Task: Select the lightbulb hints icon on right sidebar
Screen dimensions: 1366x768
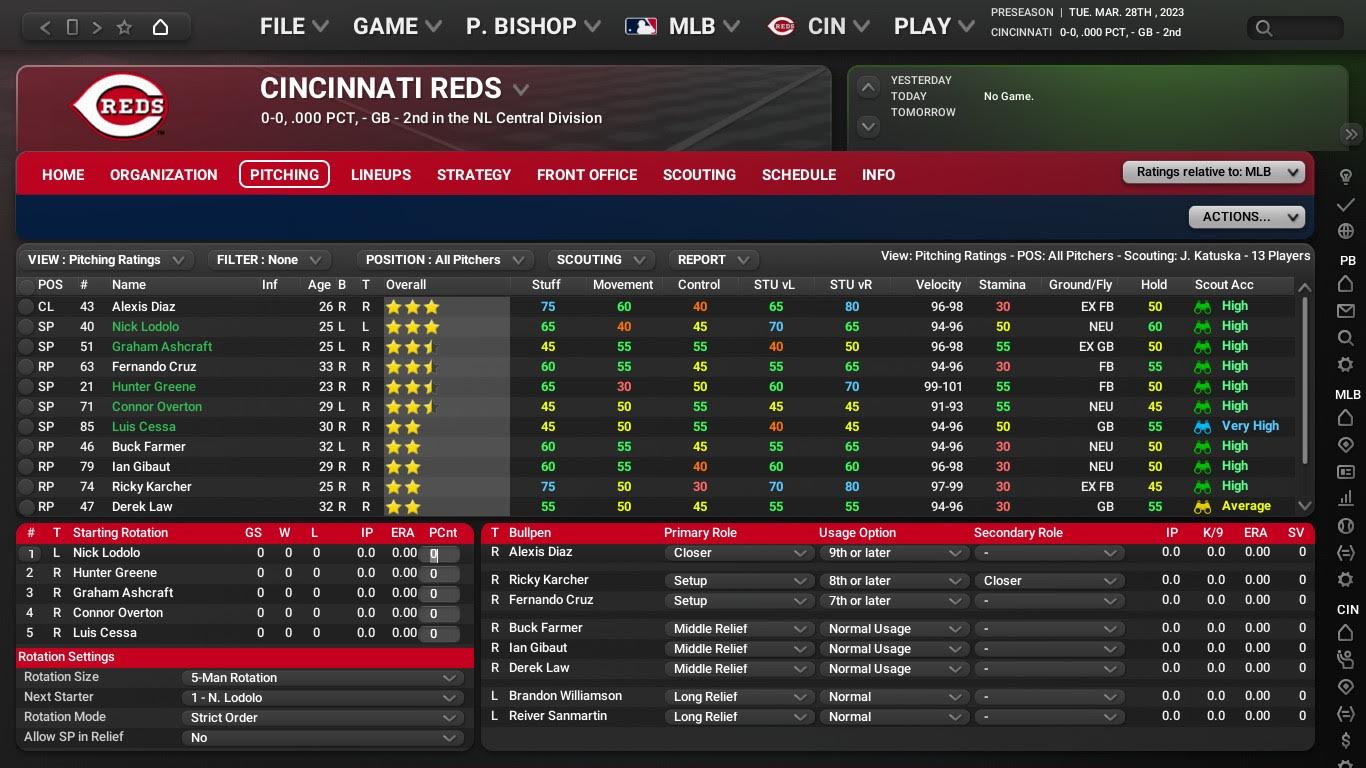Action: coord(1346,175)
